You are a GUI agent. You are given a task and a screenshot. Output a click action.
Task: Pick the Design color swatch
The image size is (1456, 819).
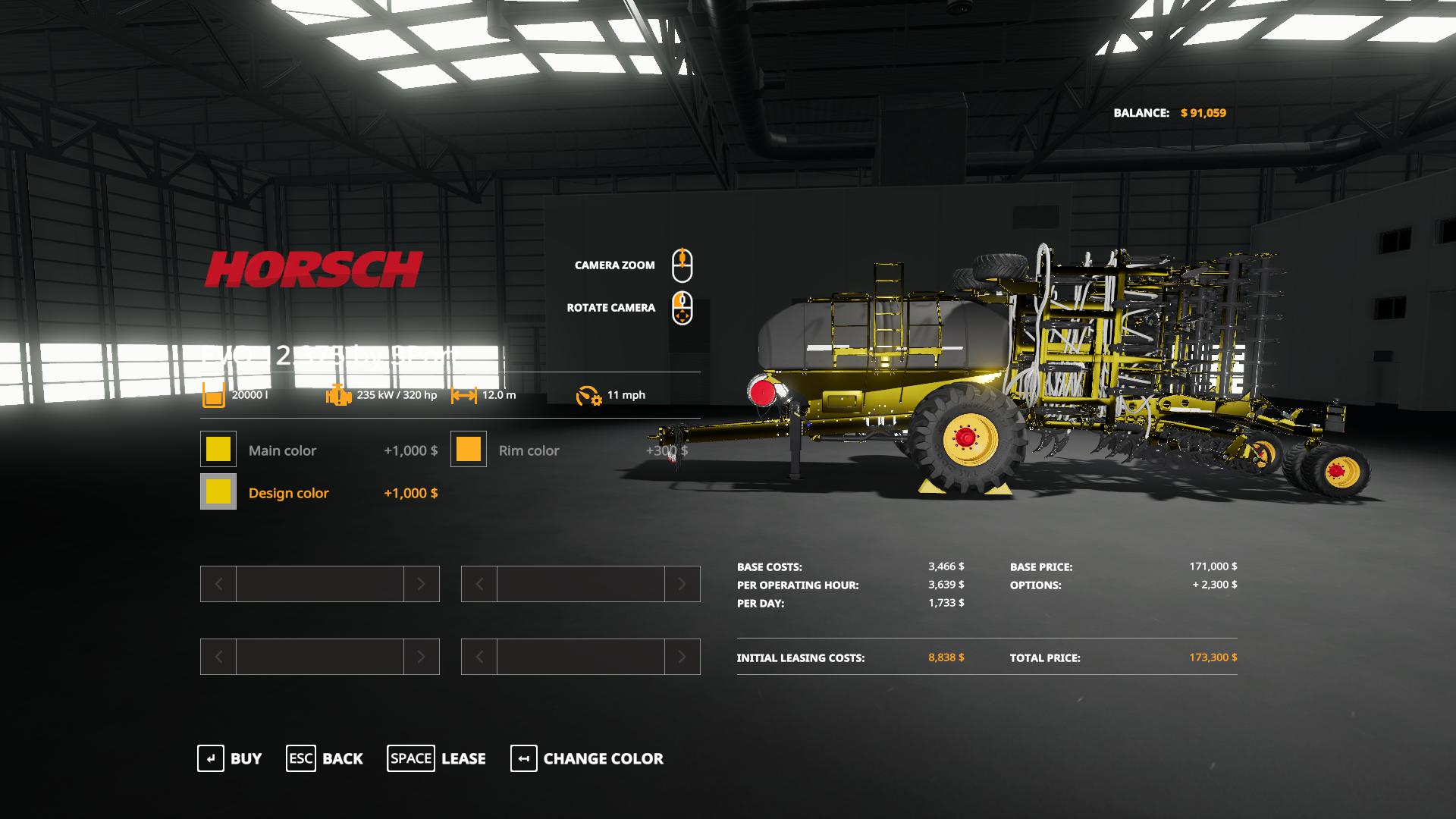[x=218, y=492]
